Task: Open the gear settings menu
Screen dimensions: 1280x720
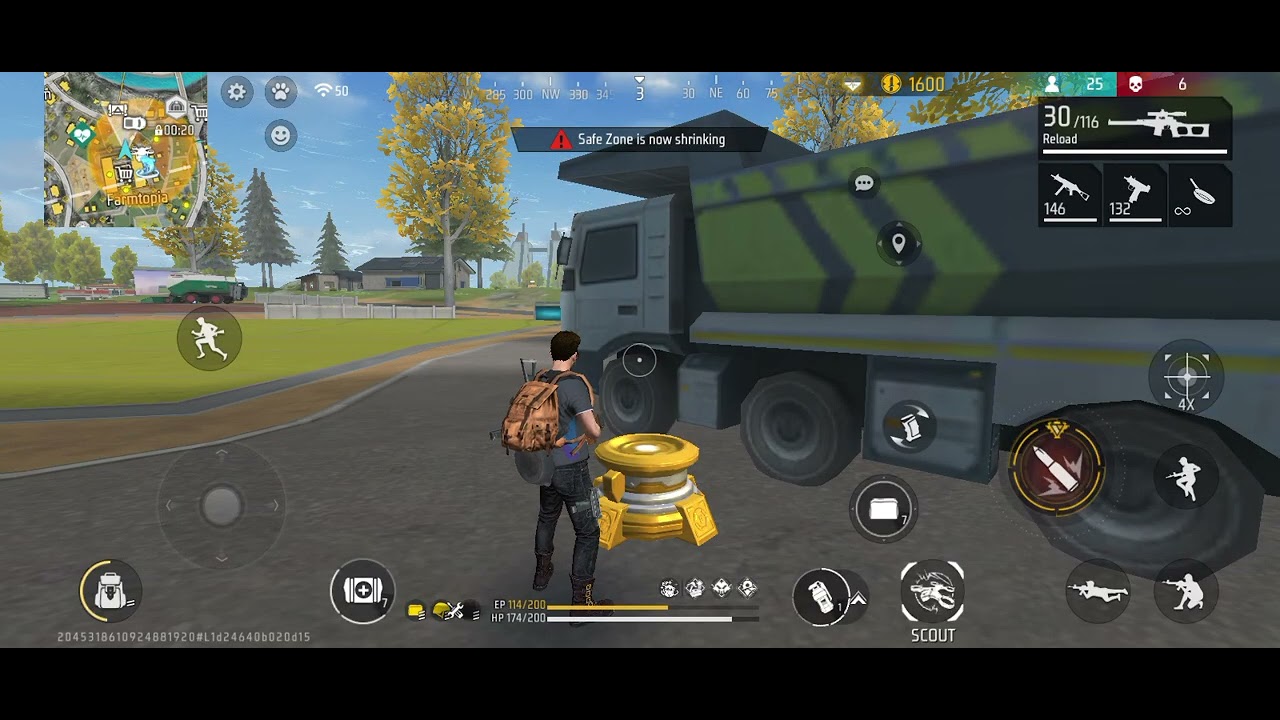Action: click(x=237, y=92)
